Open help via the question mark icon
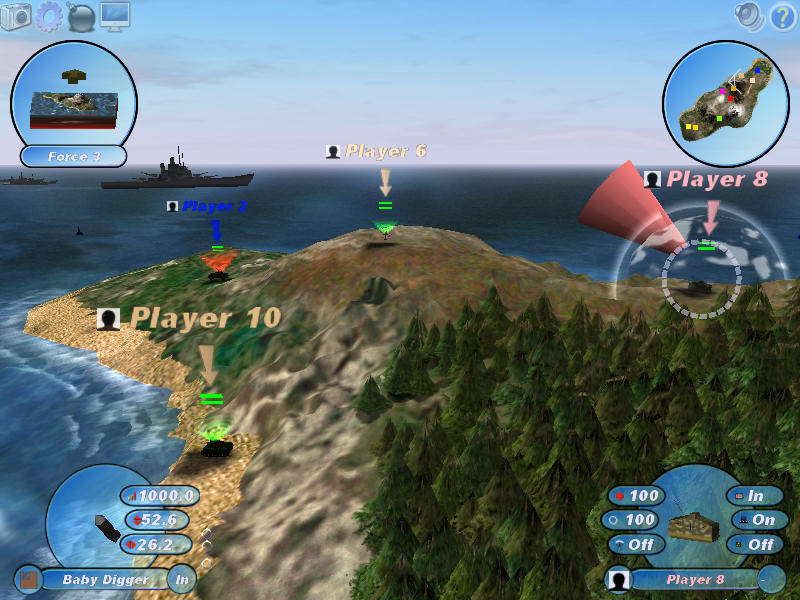 pyautogui.click(x=781, y=15)
